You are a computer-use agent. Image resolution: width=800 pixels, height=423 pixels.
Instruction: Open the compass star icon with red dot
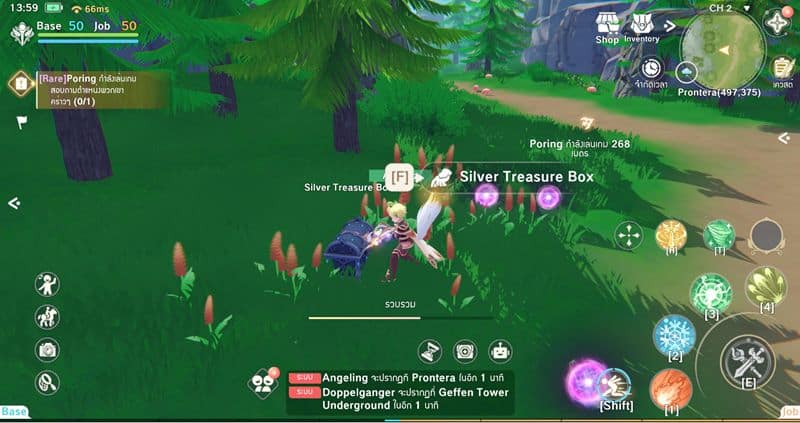pyautogui.click(x=776, y=22)
